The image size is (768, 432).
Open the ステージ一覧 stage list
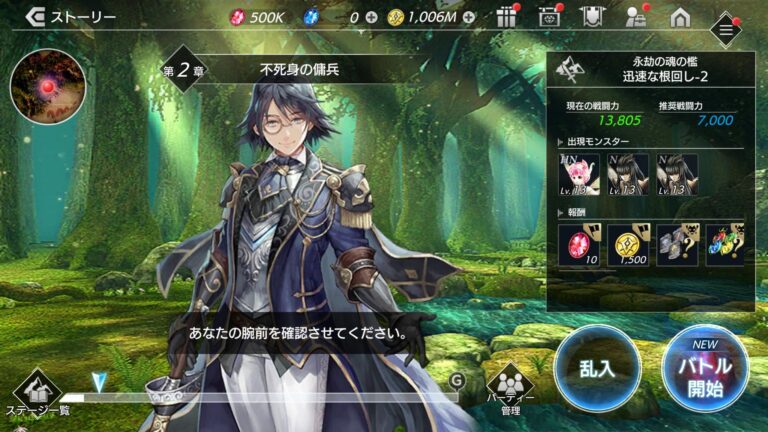tap(36, 392)
